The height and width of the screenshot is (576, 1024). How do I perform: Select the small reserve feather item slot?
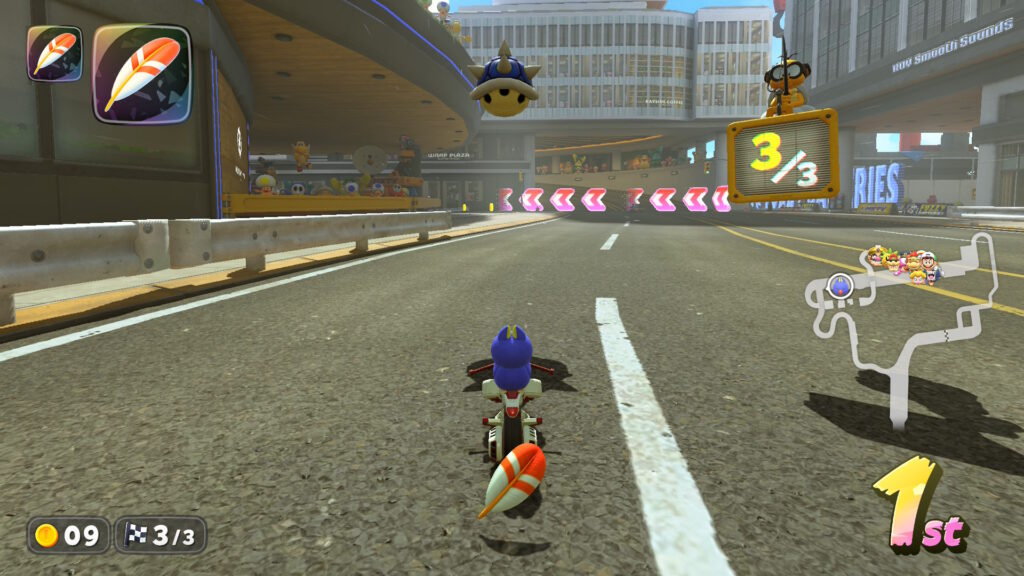(54, 53)
